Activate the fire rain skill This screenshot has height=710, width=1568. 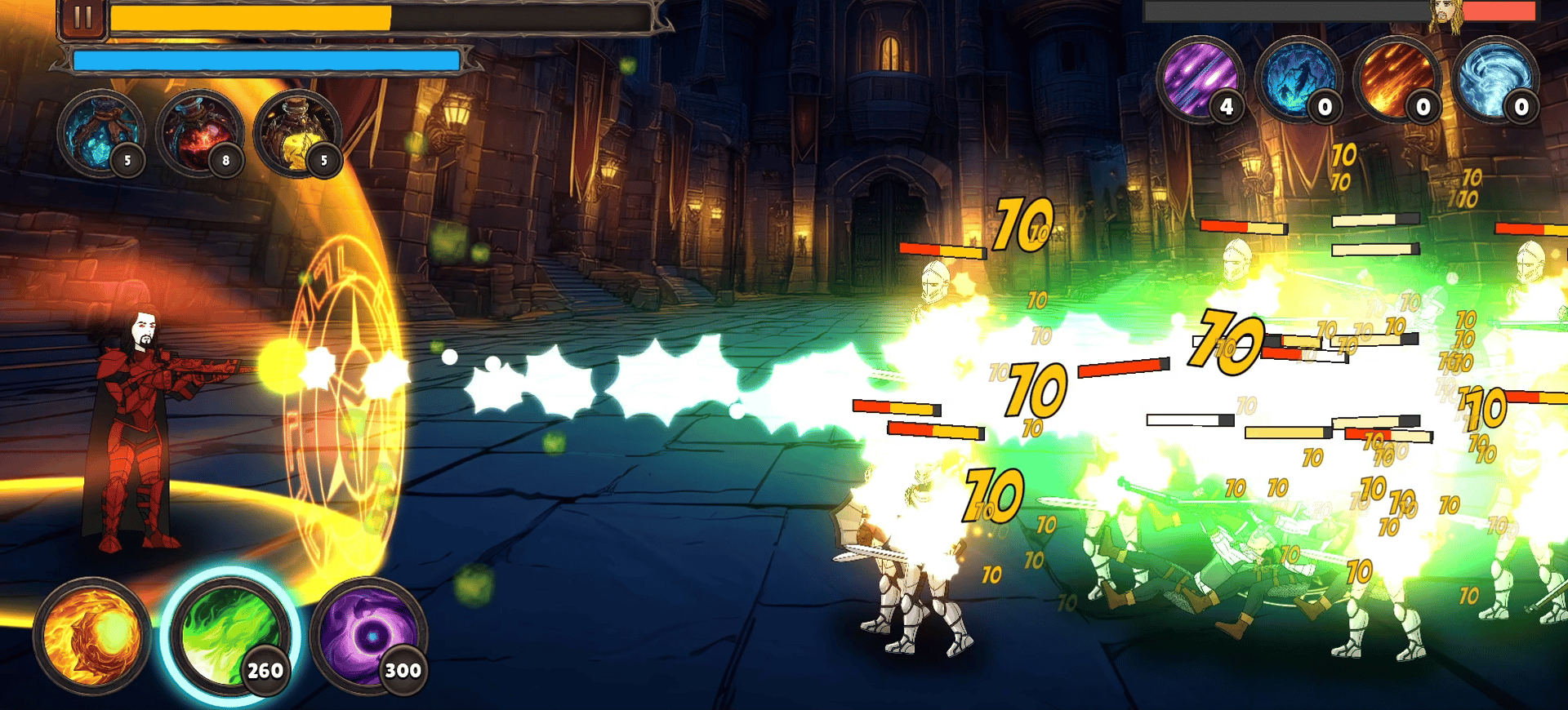pos(1396,79)
